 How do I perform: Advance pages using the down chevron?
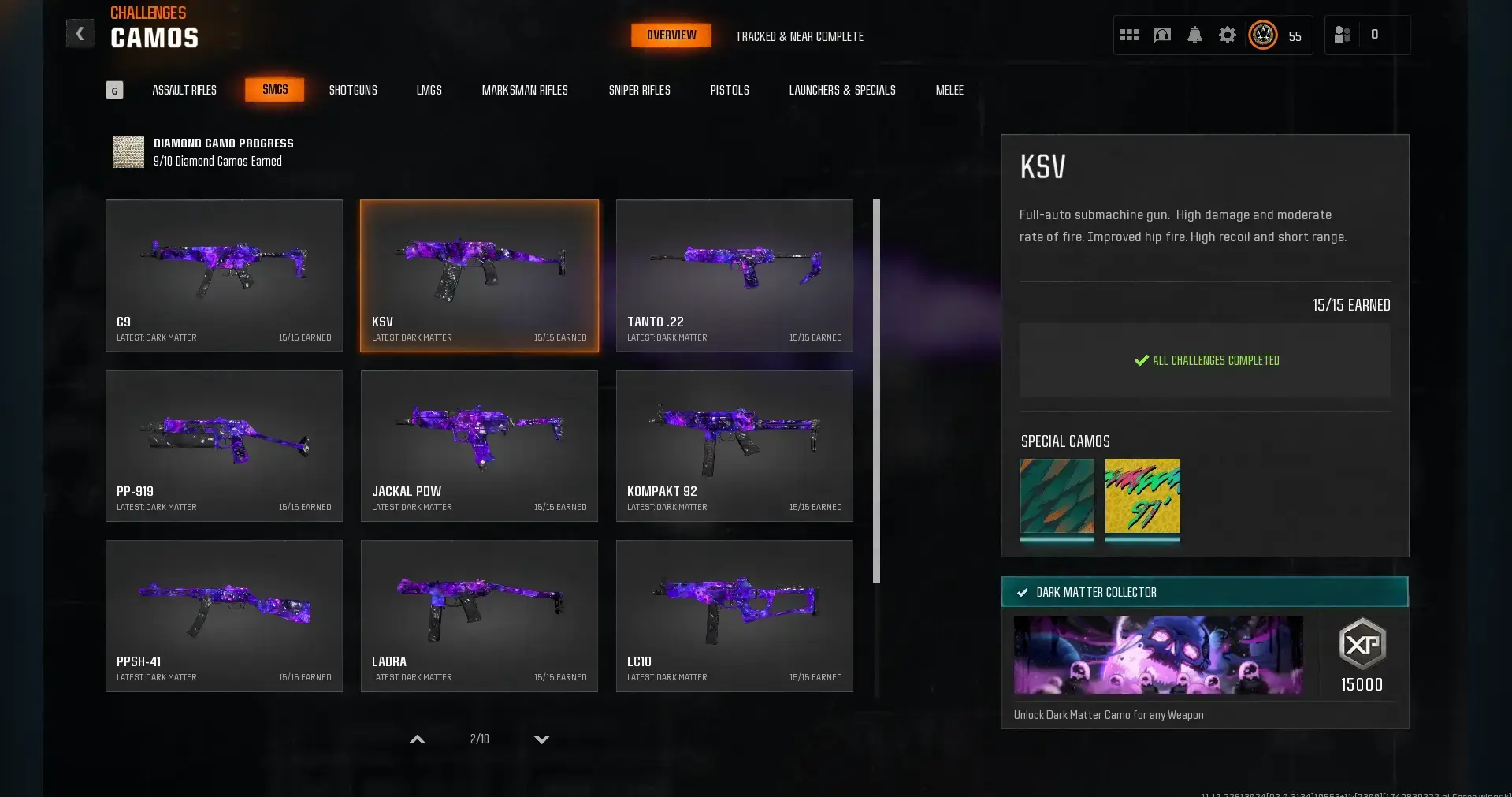pyautogui.click(x=541, y=739)
